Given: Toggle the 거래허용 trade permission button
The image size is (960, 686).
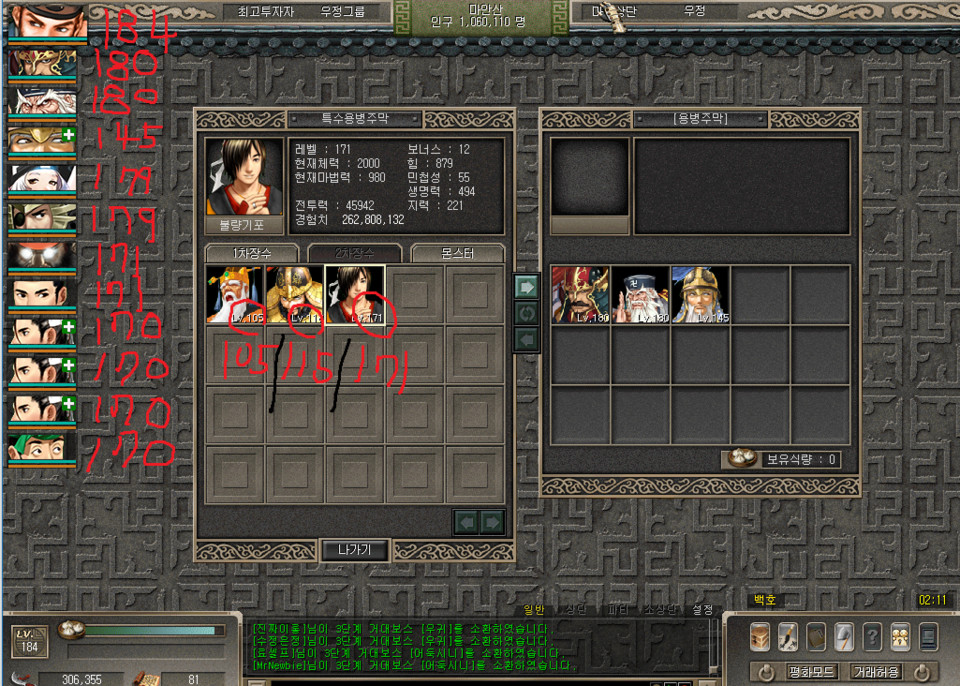Looking at the screenshot, I should tap(875, 671).
